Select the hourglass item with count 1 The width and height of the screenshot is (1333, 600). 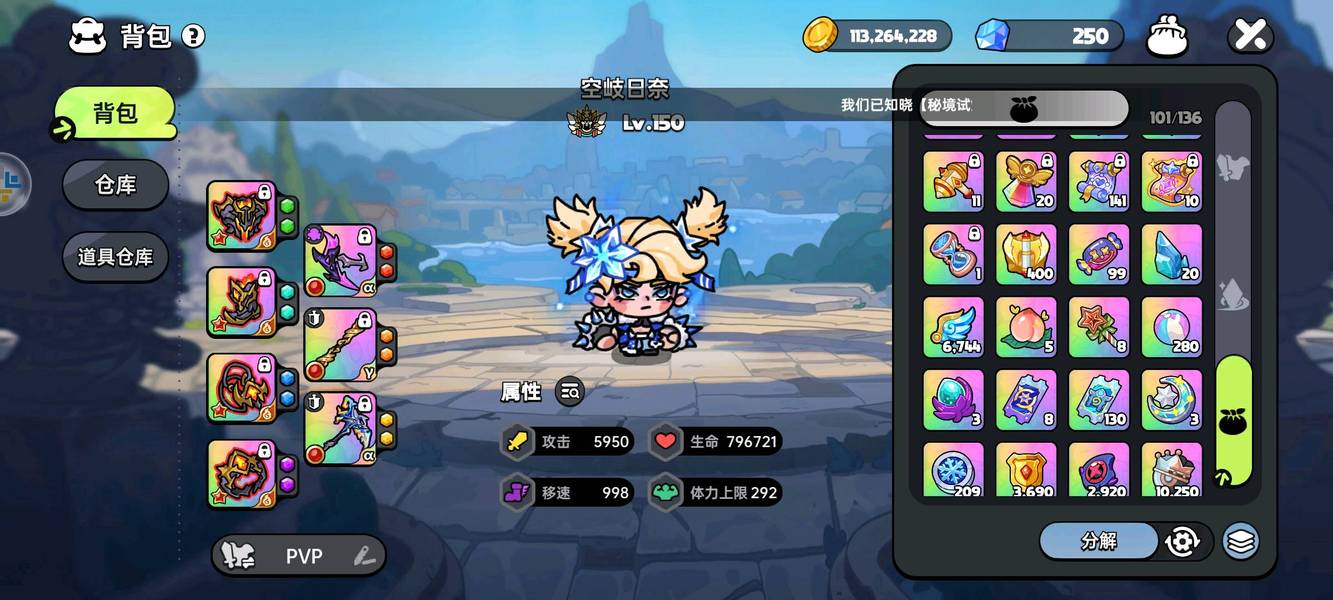tap(953, 254)
